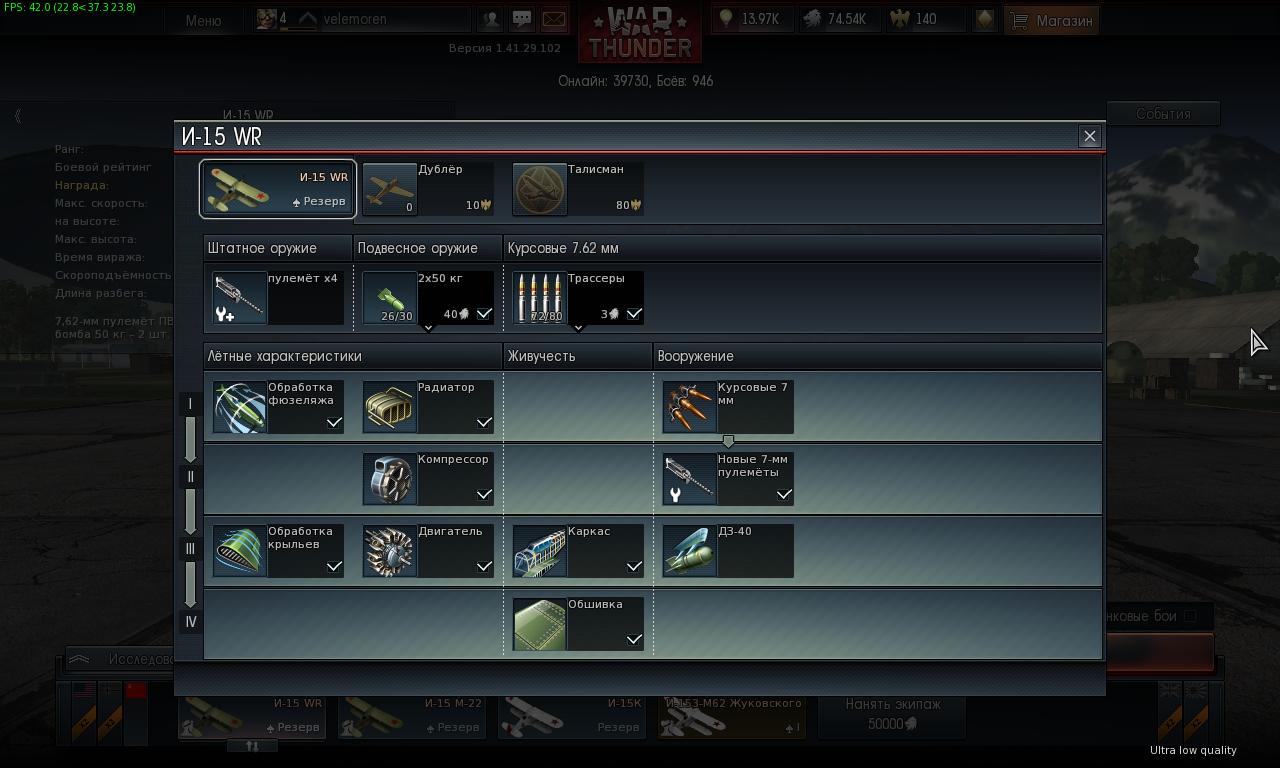The image size is (1280, 768).
Task: Choose the Талисман talisman slot
Action: (578, 189)
